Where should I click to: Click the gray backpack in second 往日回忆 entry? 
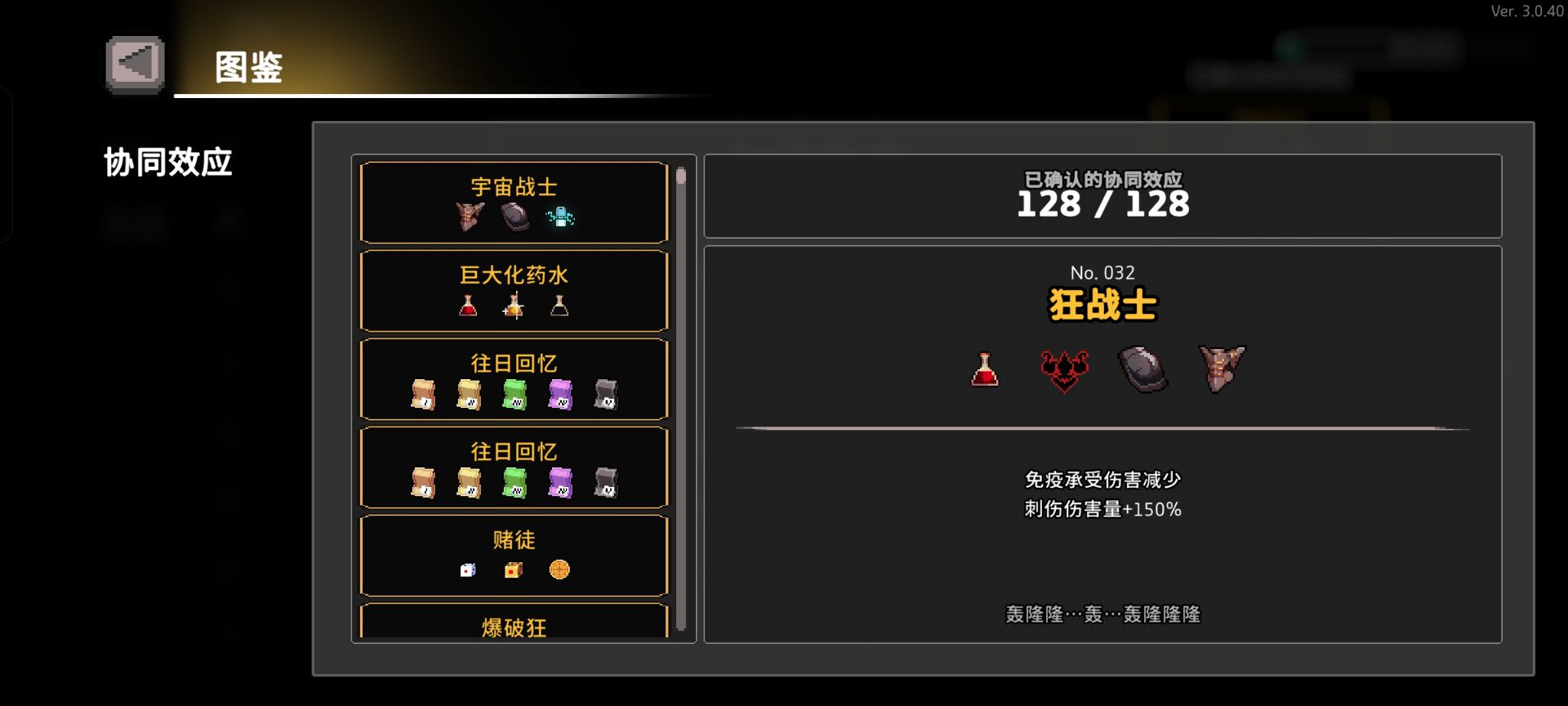tap(604, 482)
